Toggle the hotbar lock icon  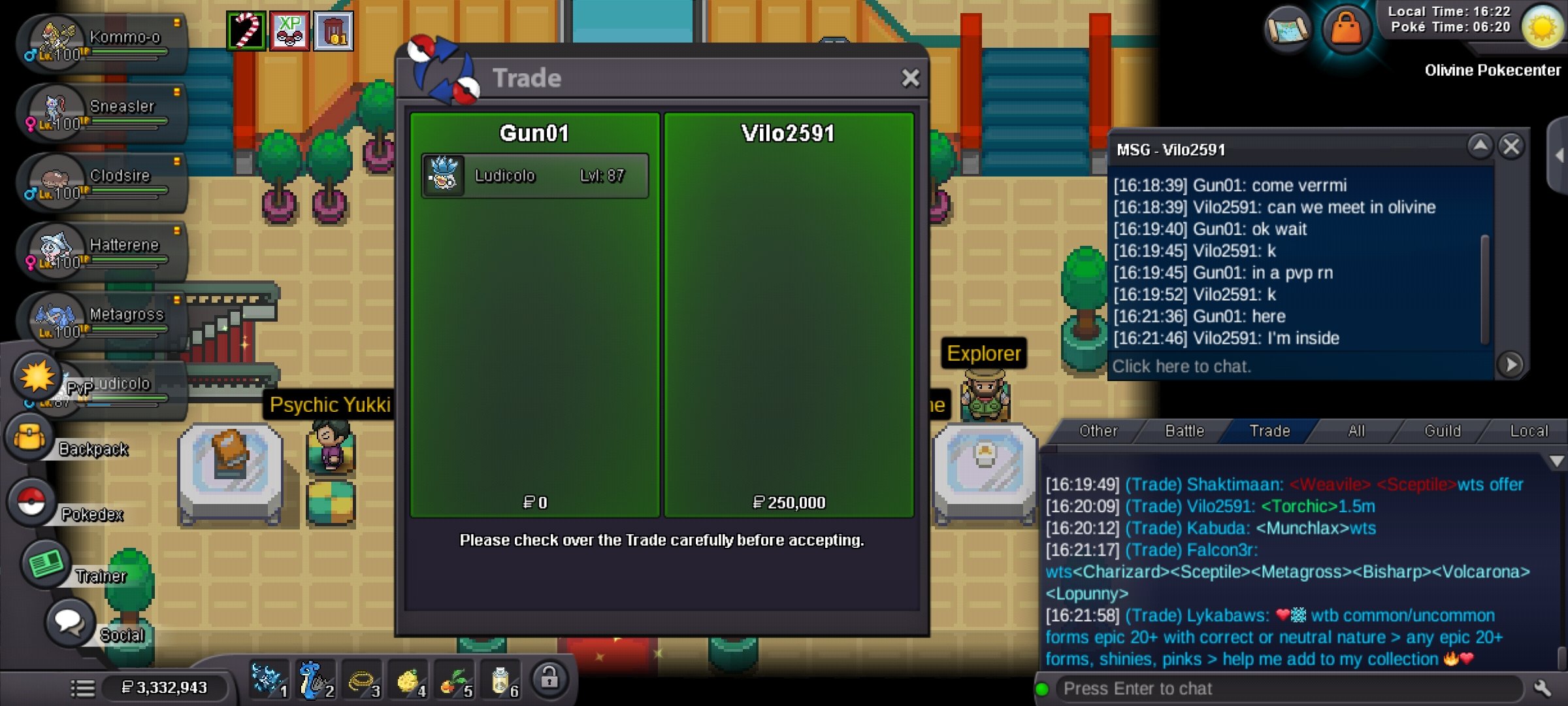[549, 680]
